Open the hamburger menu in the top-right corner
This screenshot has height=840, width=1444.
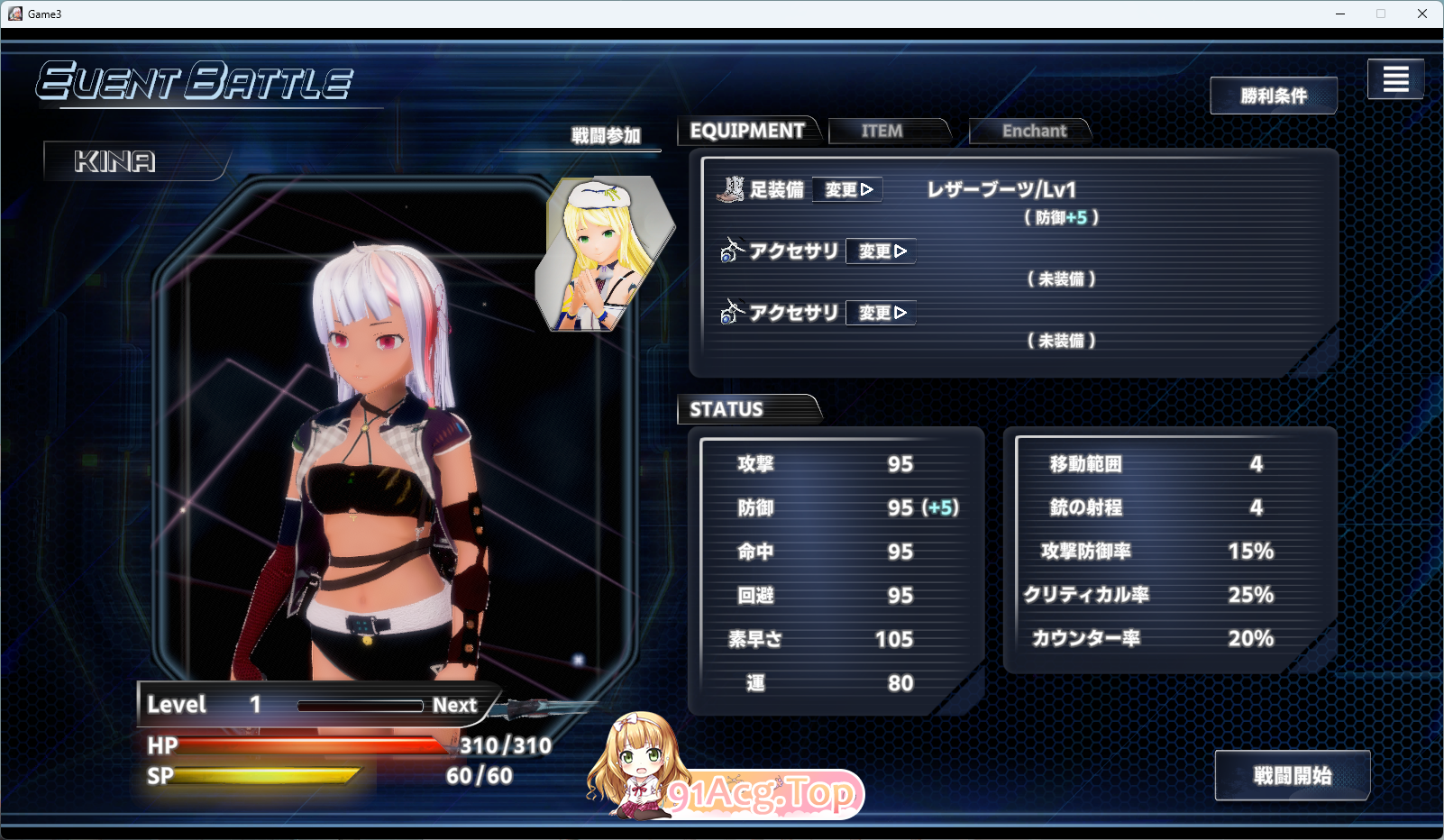[x=1395, y=79]
